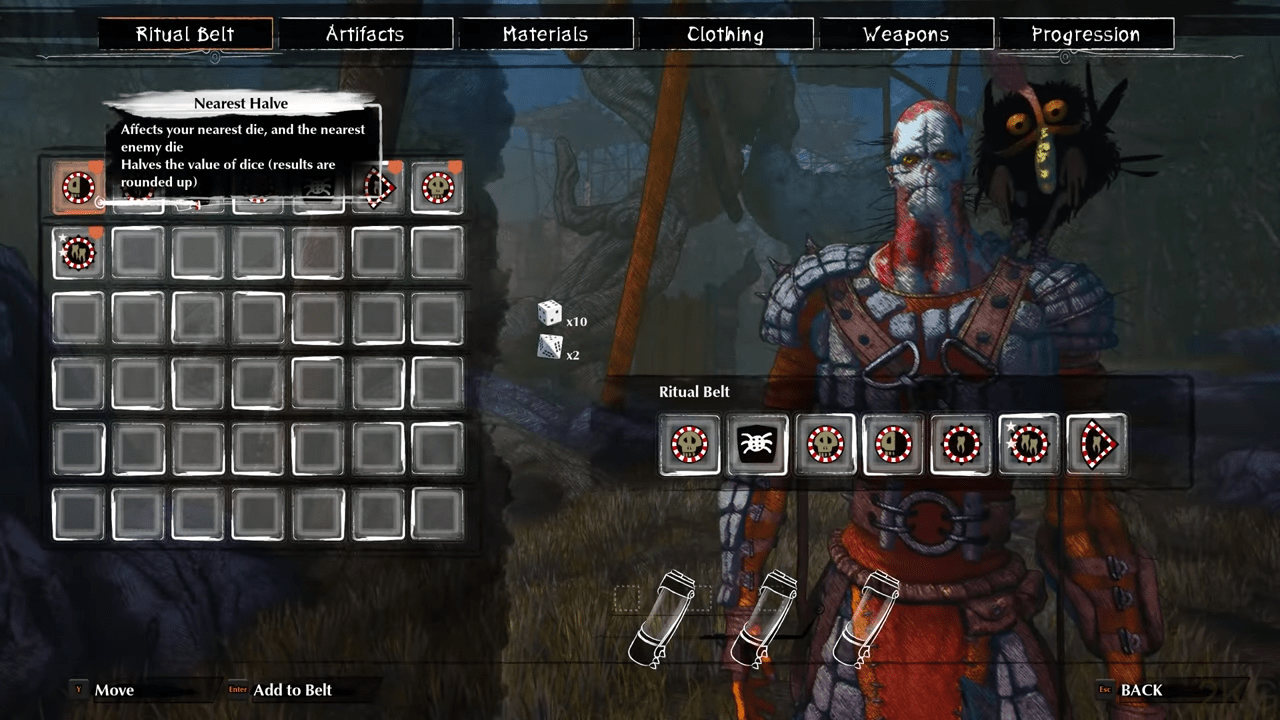The height and width of the screenshot is (720, 1280).
Task: View the Progression tab
Action: click(1085, 34)
